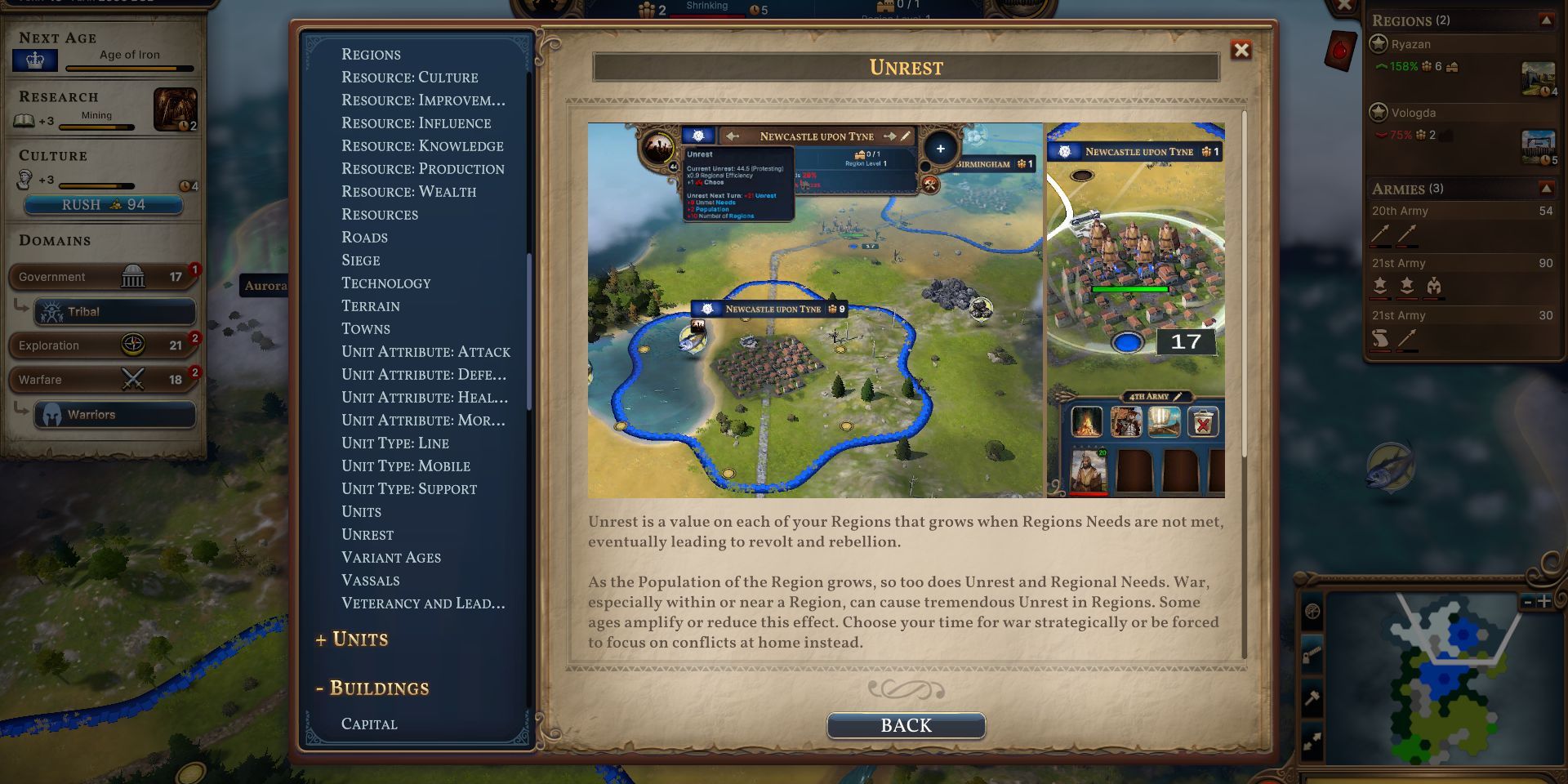
Task: Open the Vassals entry
Action: (370, 580)
